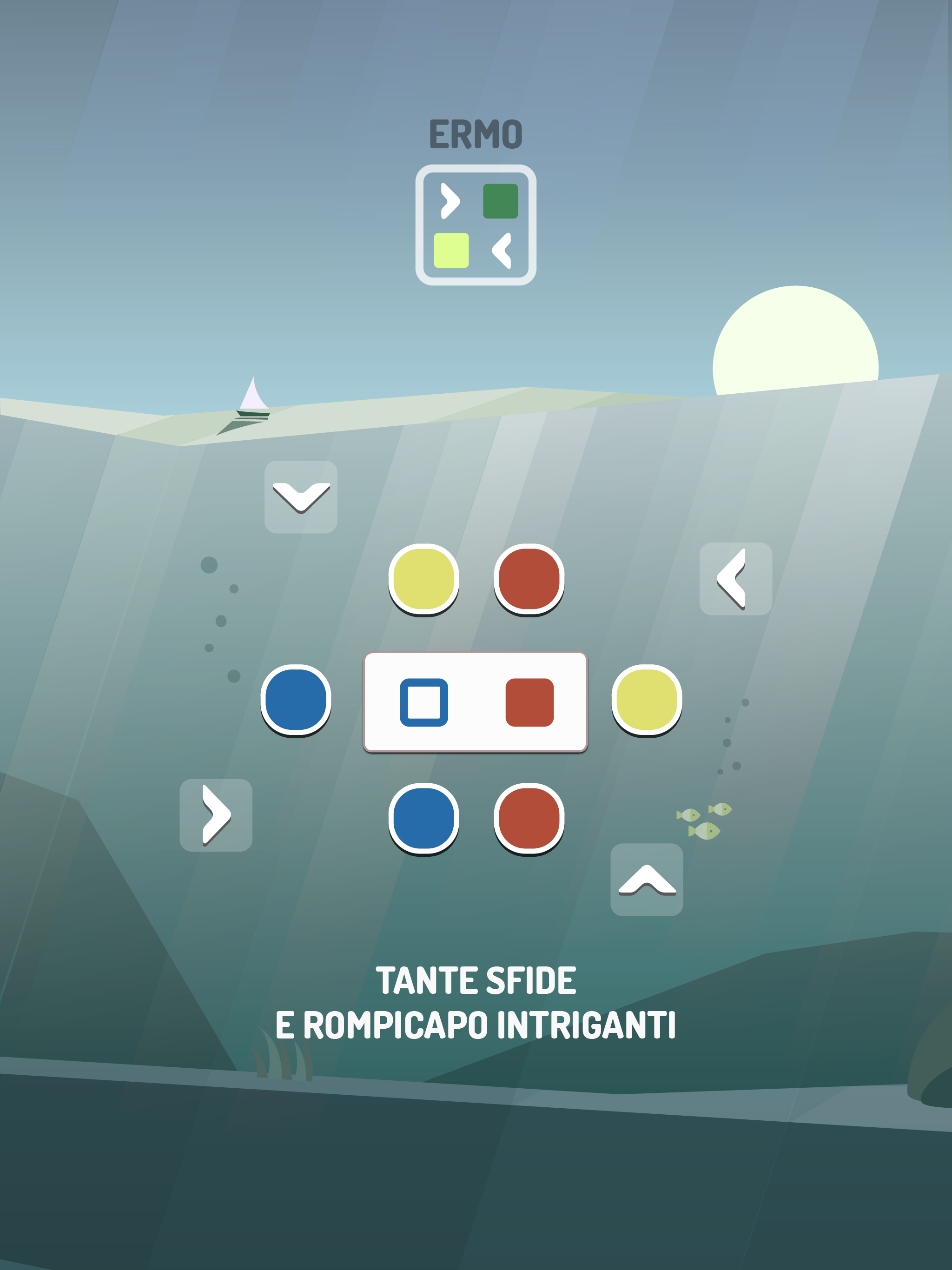Click the upward chevron arrow button
This screenshot has width=952, height=1270.
pyautogui.click(x=647, y=880)
